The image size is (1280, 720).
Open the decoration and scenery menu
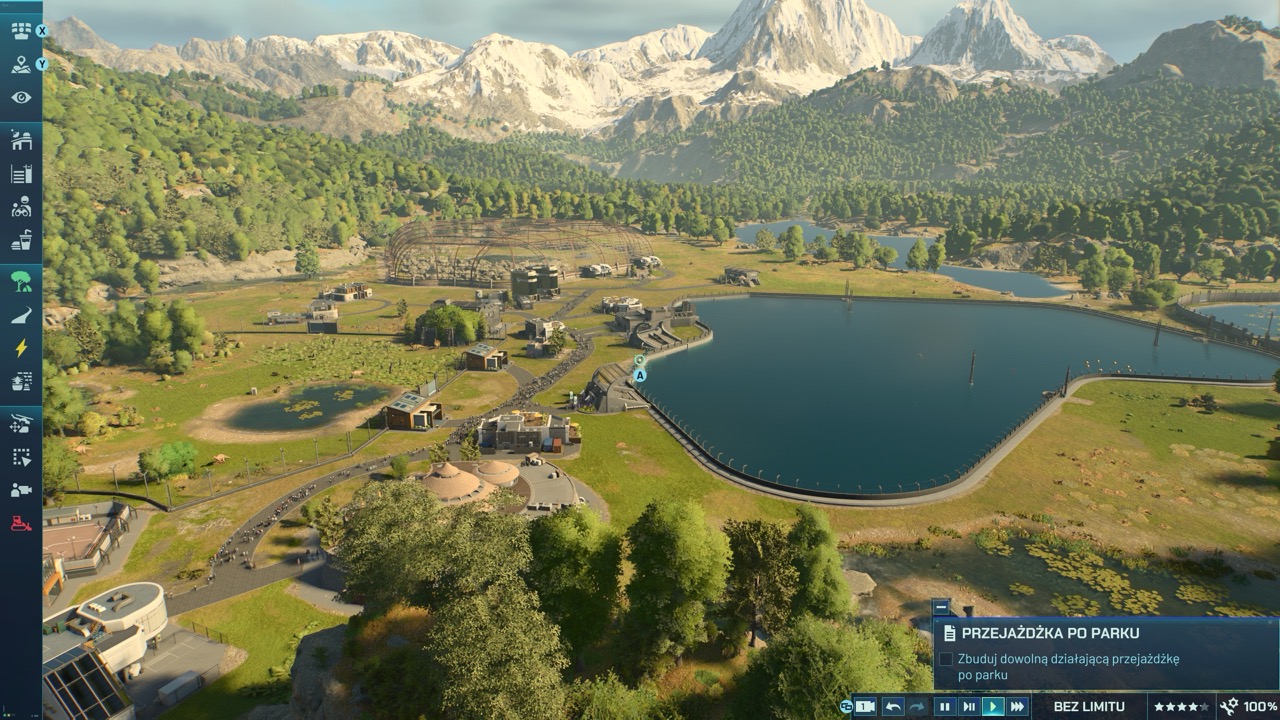(21, 381)
